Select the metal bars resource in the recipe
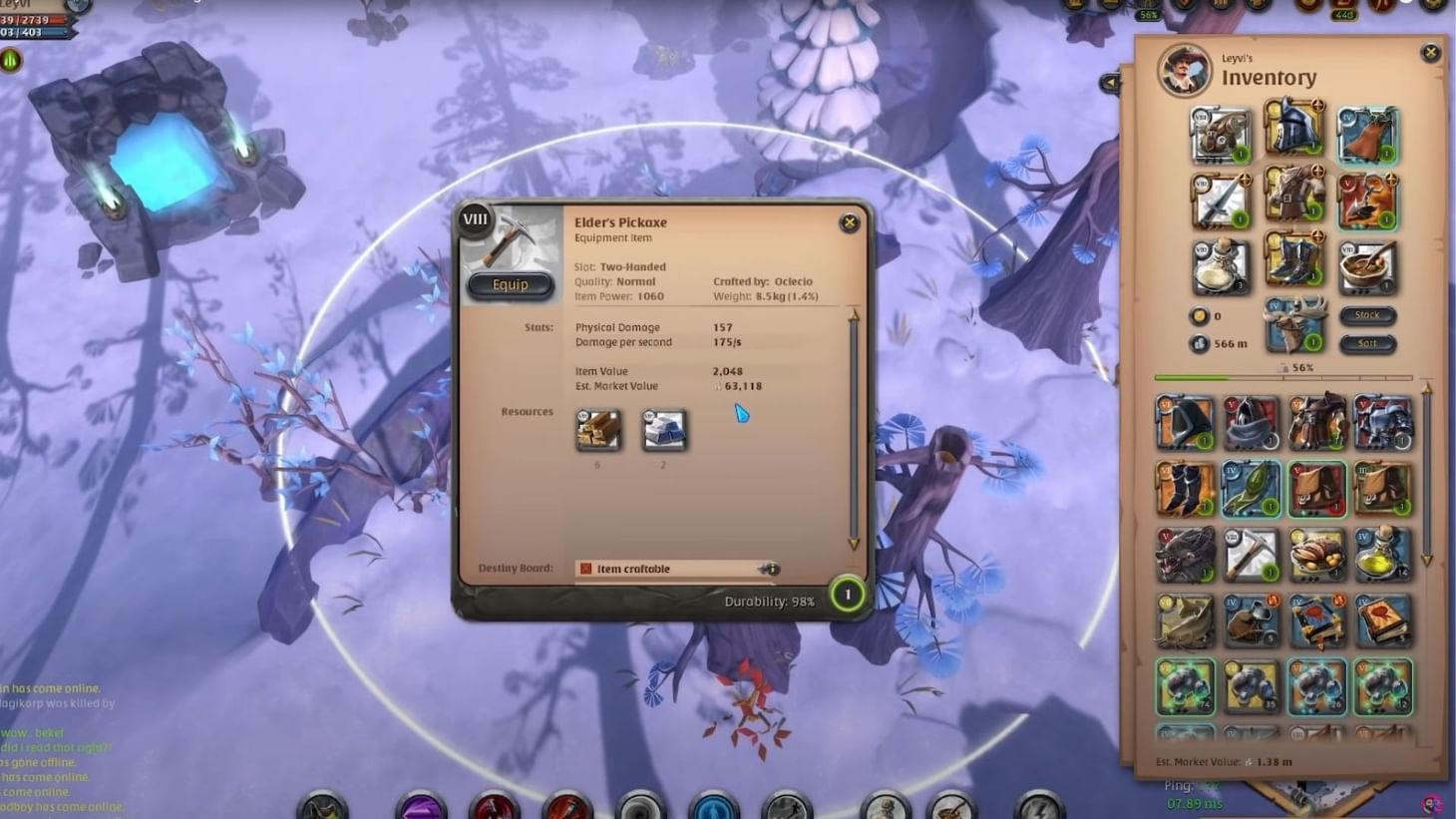The height and width of the screenshot is (819, 1456). [663, 431]
